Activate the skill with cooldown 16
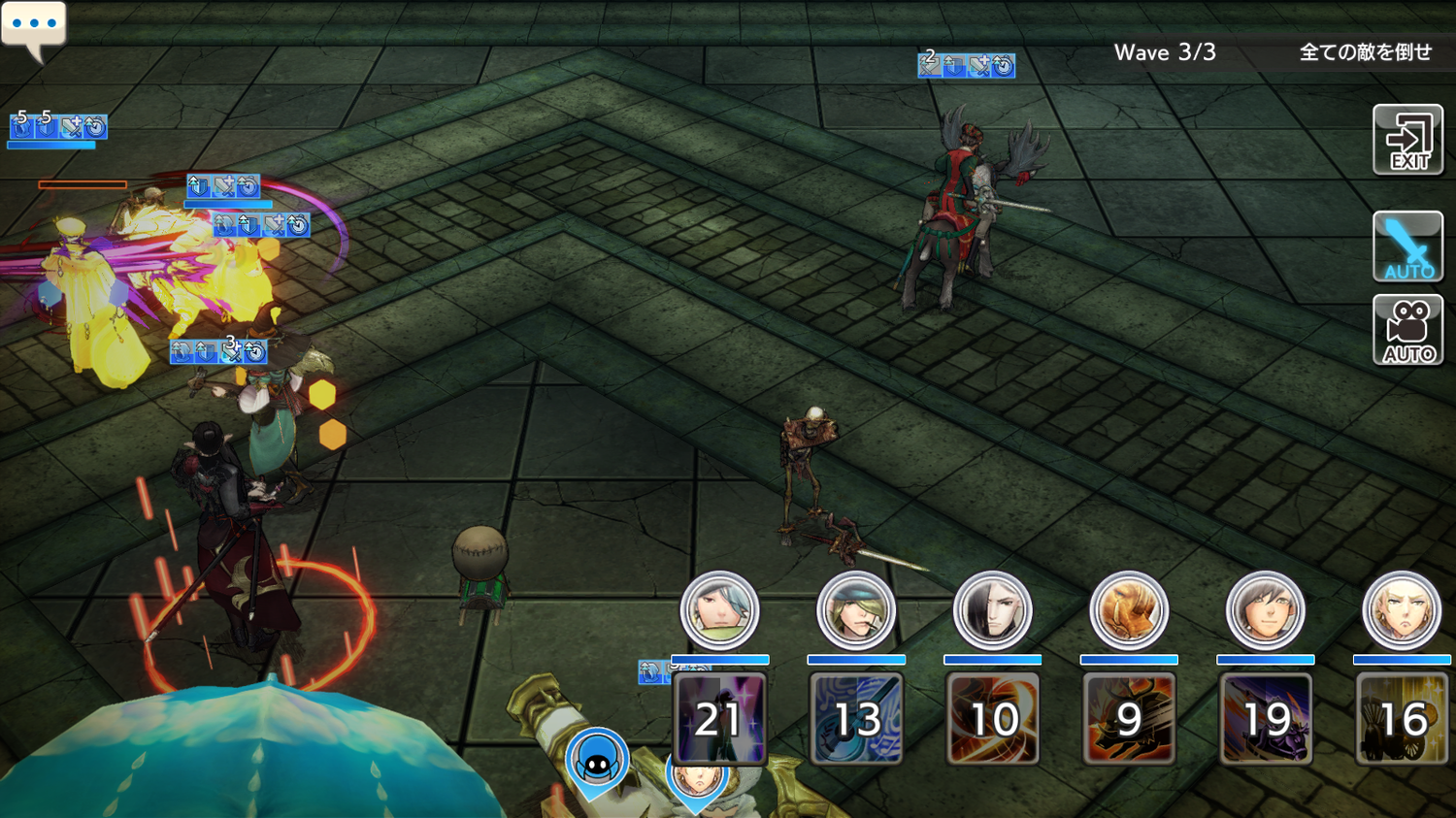1456x818 pixels. [x=1402, y=719]
